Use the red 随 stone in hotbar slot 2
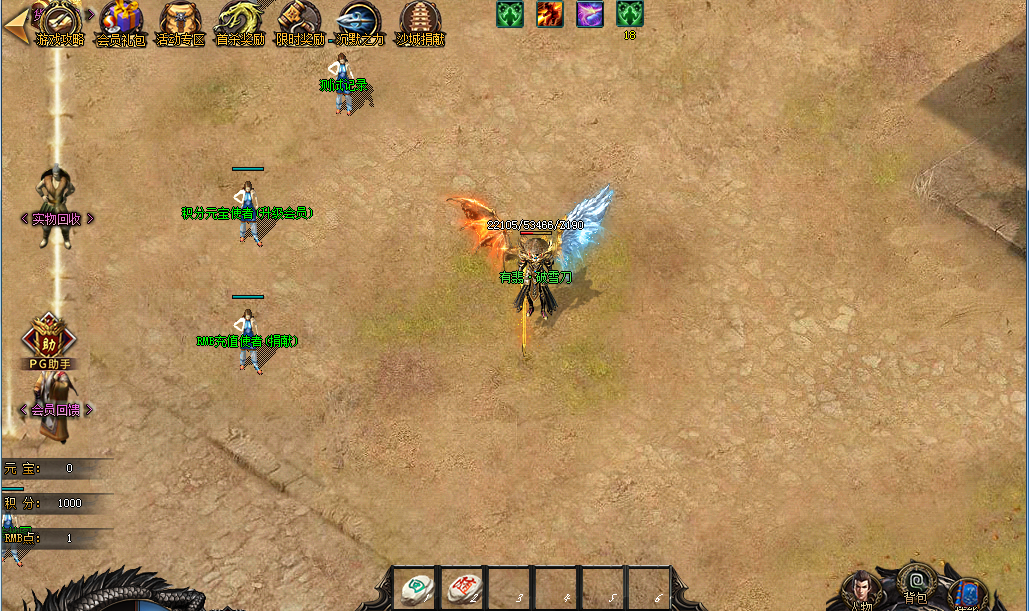 [463, 587]
